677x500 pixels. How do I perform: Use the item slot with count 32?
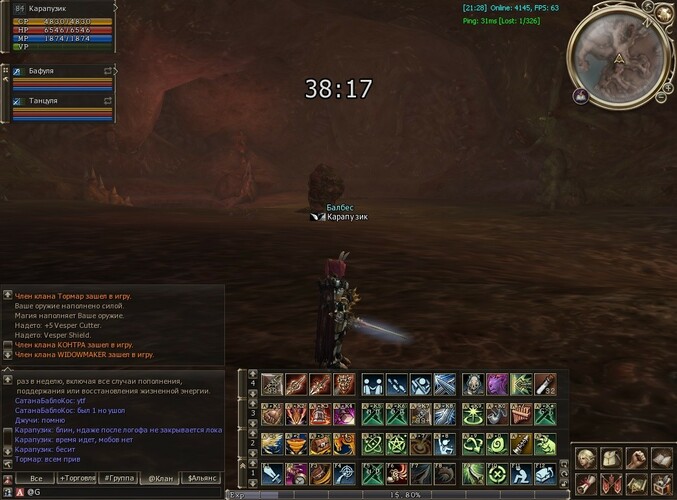click(546, 385)
